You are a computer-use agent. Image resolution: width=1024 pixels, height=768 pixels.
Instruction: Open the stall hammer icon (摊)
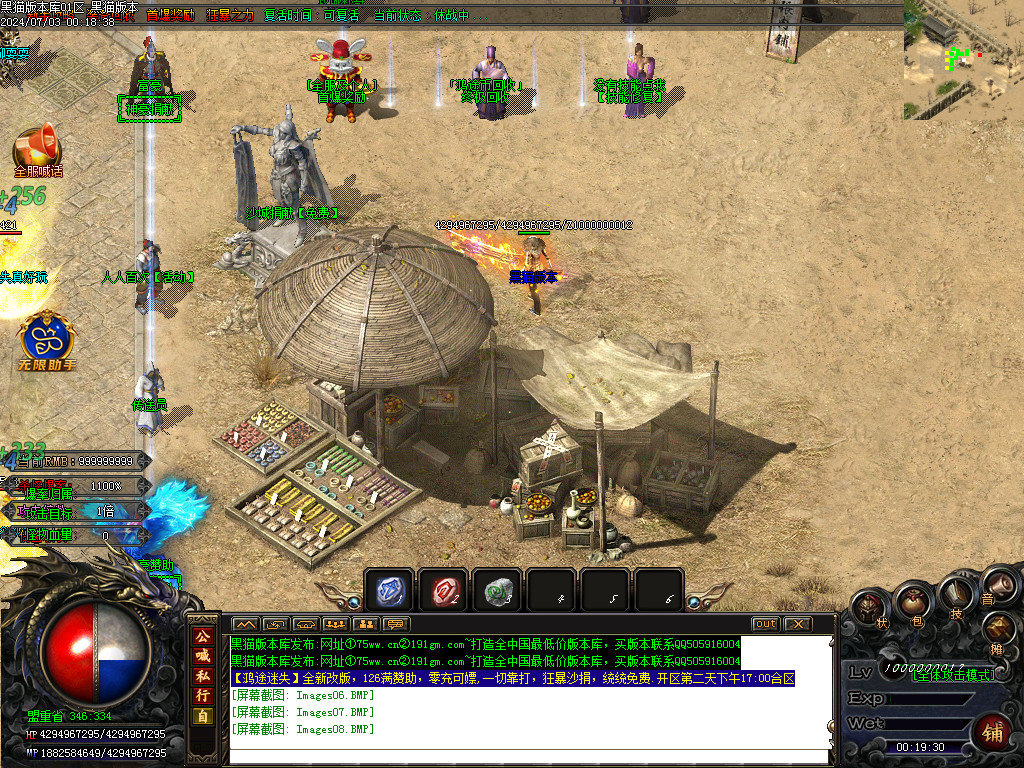pos(999,628)
